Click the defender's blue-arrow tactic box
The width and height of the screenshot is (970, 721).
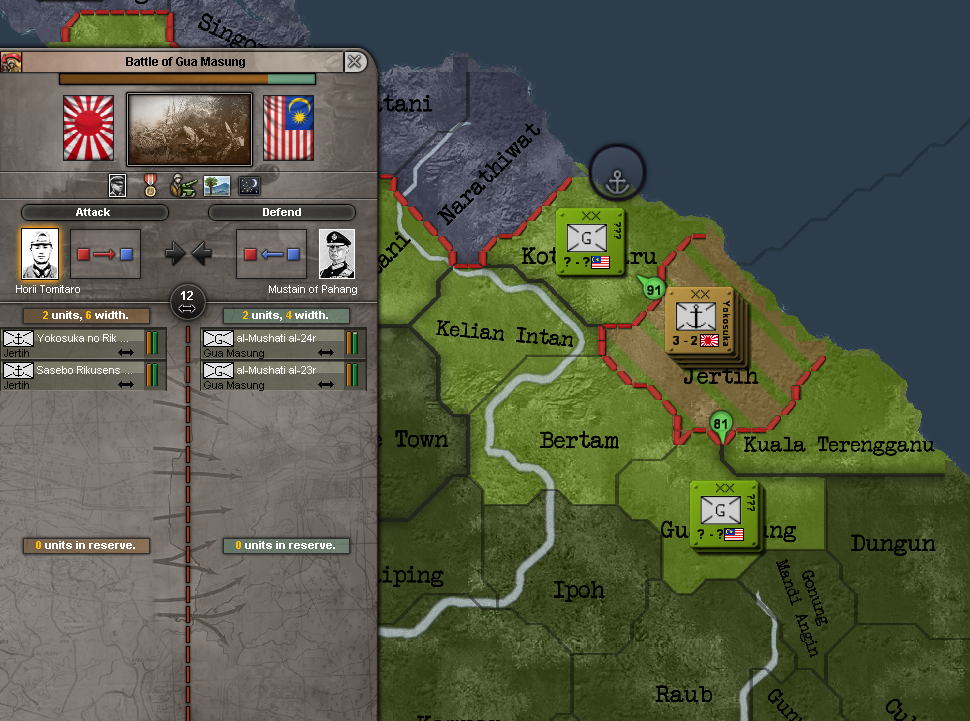click(271, 254)
